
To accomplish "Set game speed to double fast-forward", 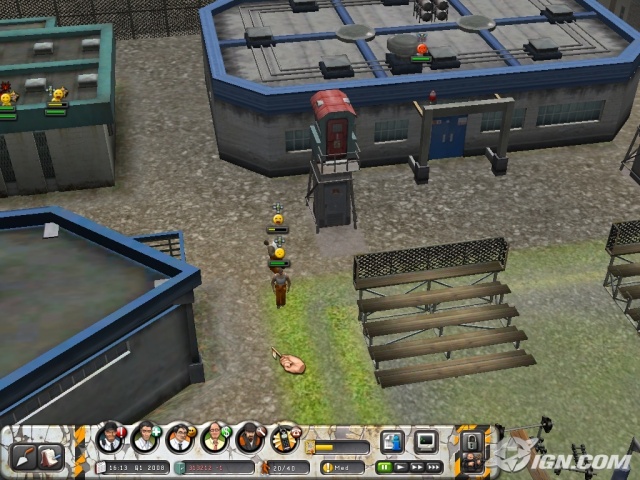I will tap(417, 466).
